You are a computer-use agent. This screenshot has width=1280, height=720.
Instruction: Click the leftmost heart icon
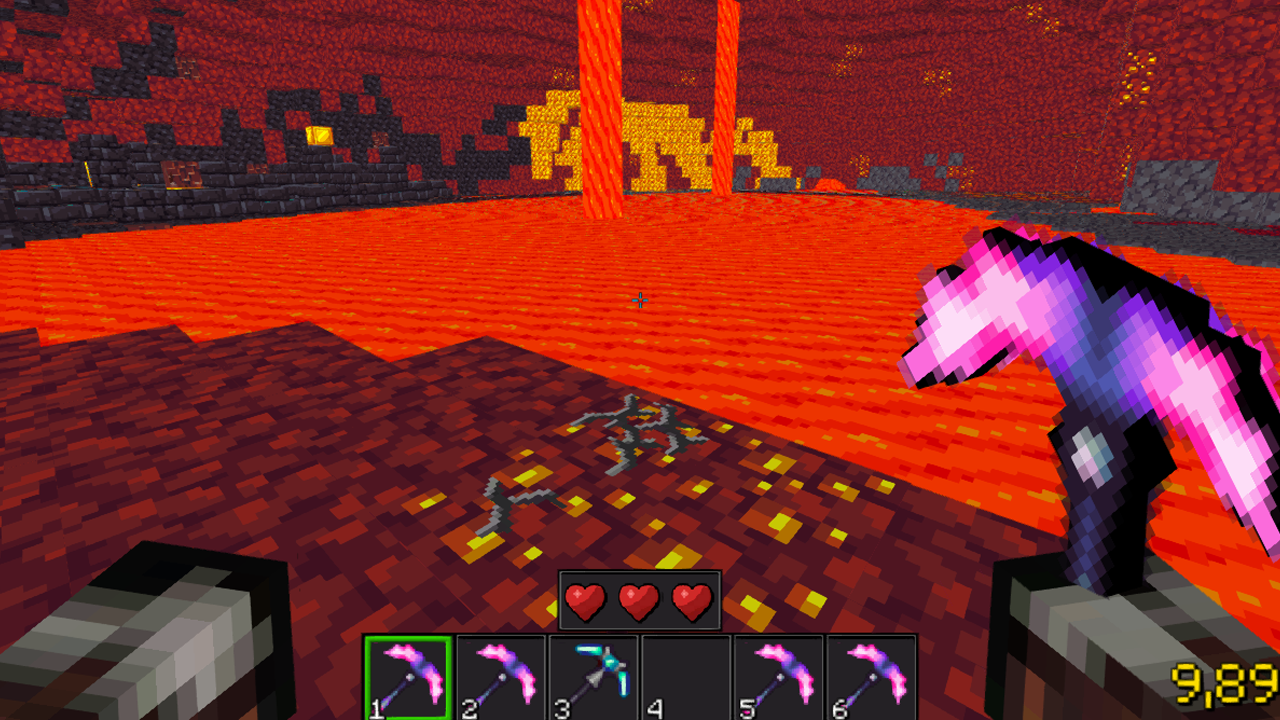(x=585, y=600)
